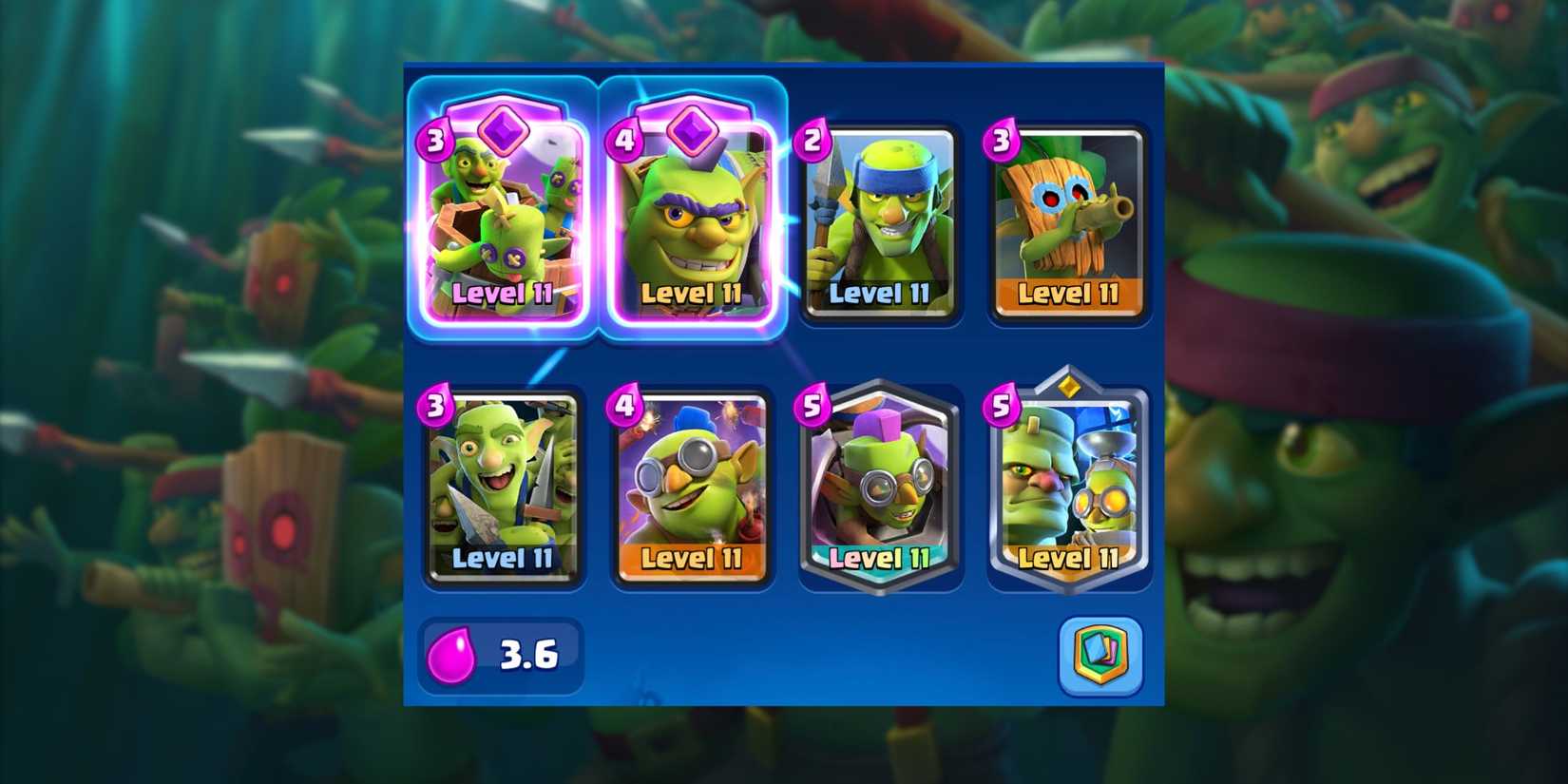
Task: Click the 3-elixir badge on the Goblins card
Action: coord(436,403)
